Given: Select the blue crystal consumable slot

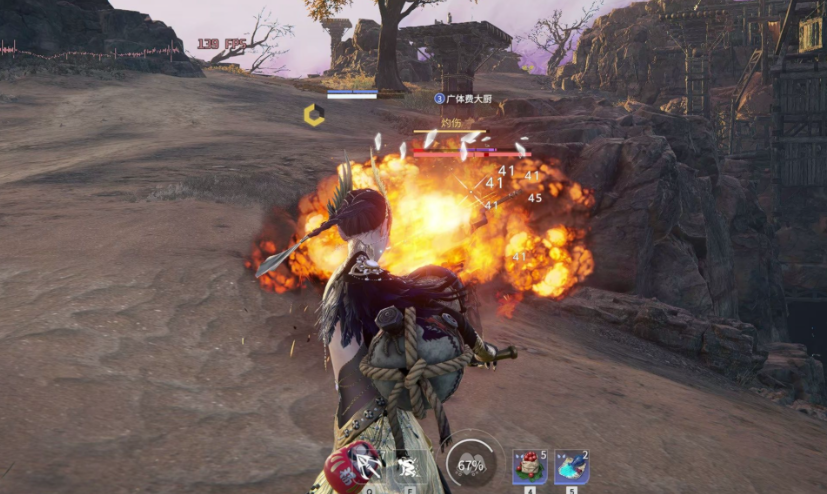Looking at the screenshot, I should click(571, 467).
